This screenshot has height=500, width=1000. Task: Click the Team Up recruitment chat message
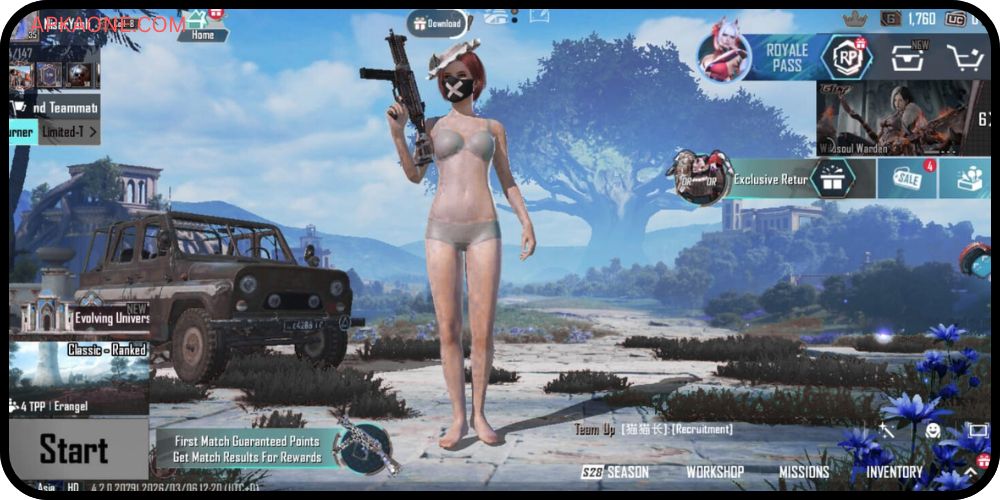coord(654,429)
